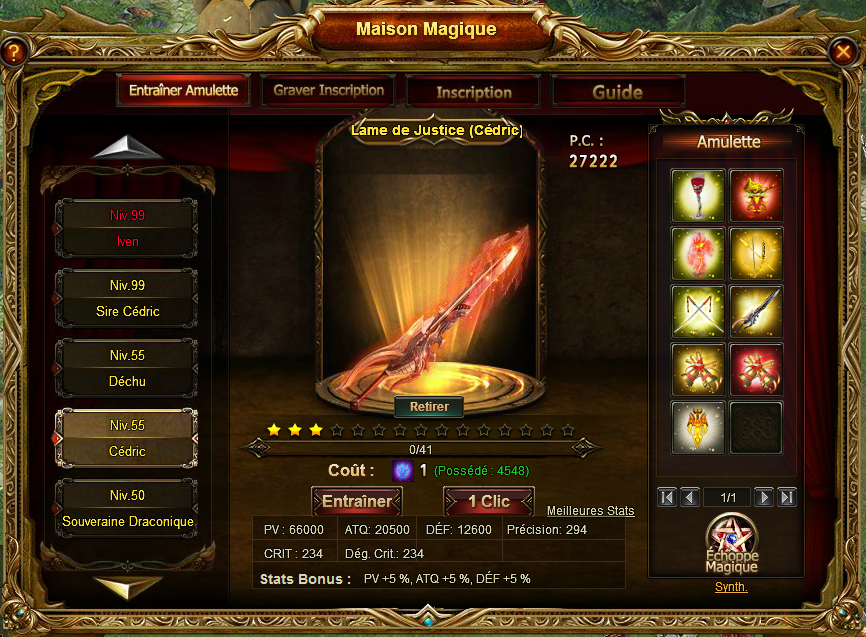Choose Sire Cédric from hero list
Screen dimensions: 866x637
pos(127,298)
